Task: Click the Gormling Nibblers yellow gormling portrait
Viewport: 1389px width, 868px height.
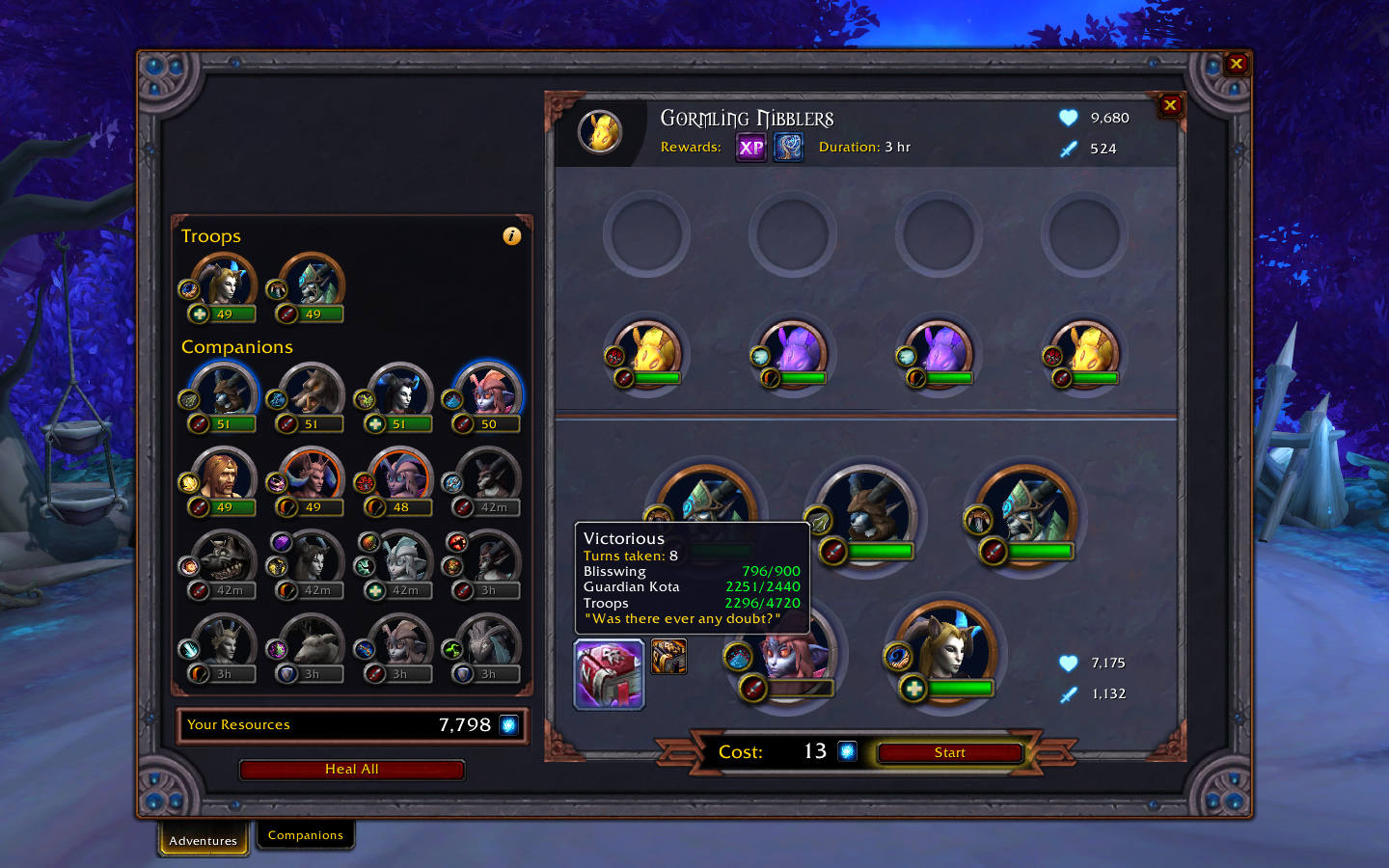Action: point(601,132)
